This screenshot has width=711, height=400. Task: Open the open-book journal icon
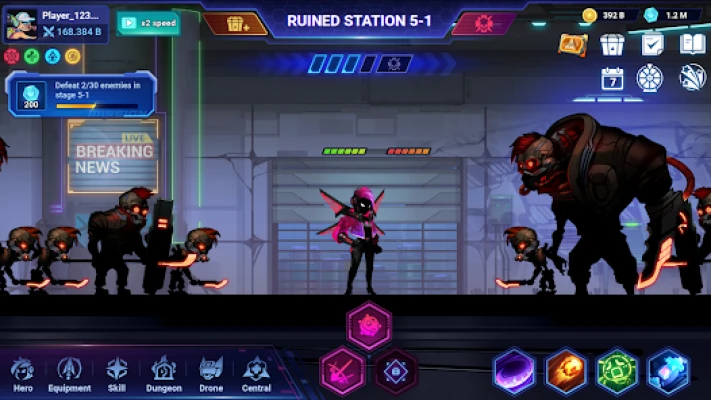coord(692,44)
